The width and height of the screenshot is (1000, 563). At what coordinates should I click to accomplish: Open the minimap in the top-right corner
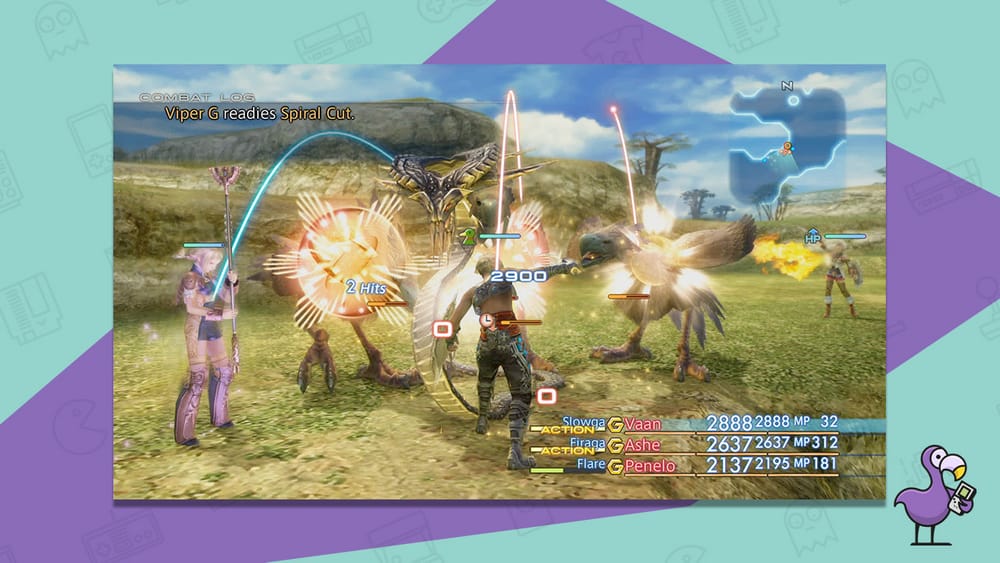(787, 142)
